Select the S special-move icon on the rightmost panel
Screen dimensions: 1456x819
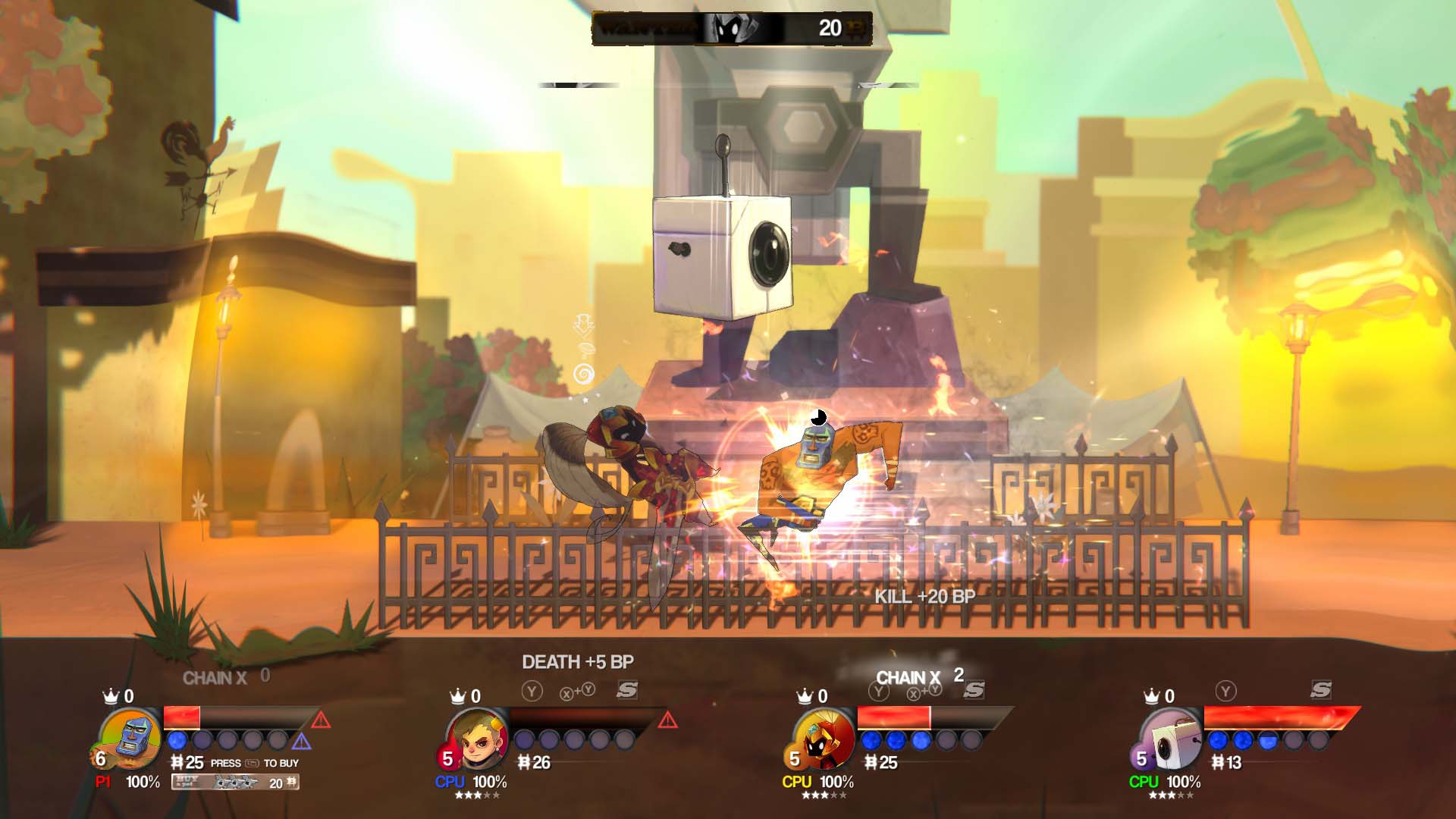point(1321,691)
